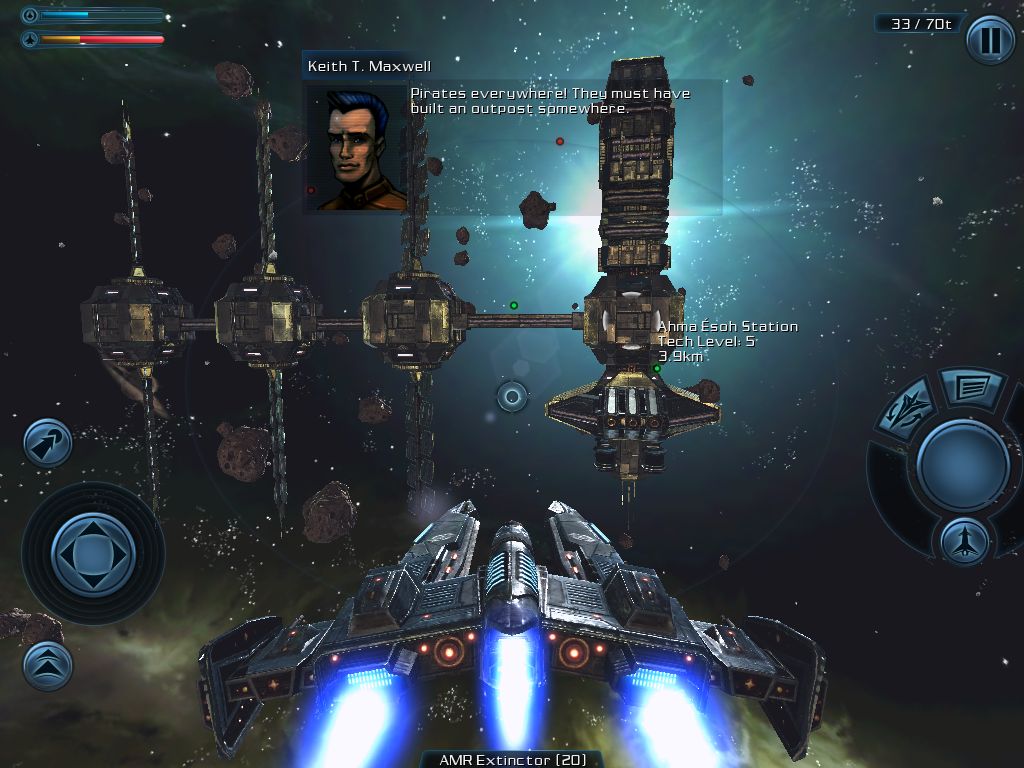
Task: Click the virtual steering joystick
Action: [93, 553]
